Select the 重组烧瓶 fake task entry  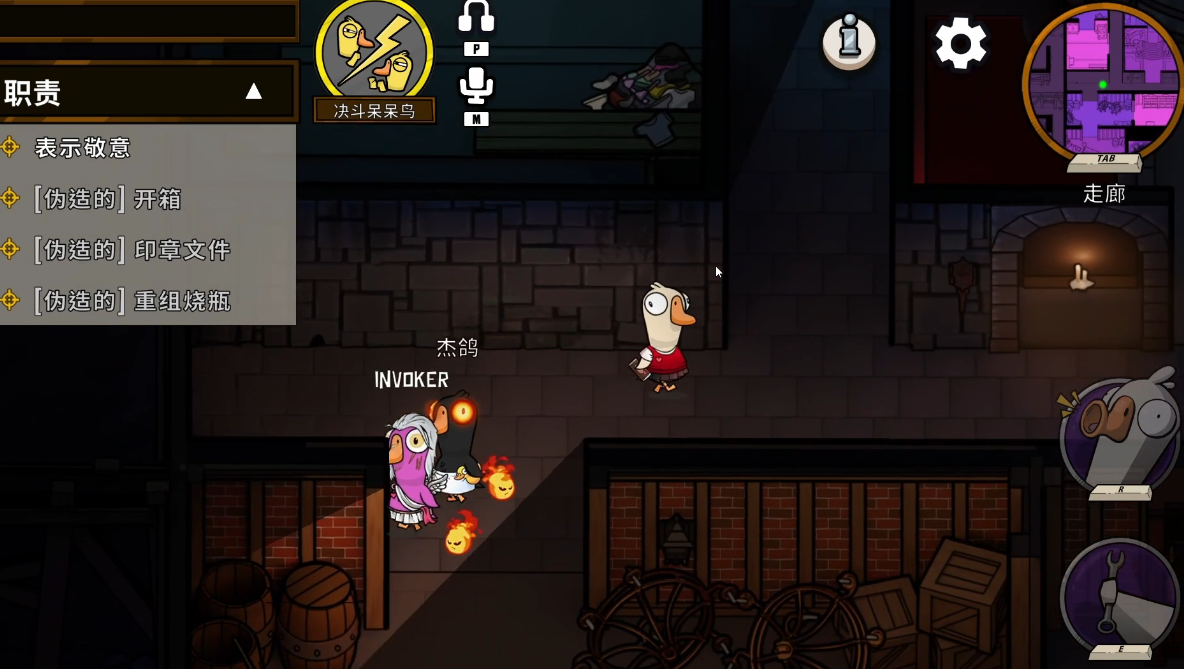pos(132,301)
